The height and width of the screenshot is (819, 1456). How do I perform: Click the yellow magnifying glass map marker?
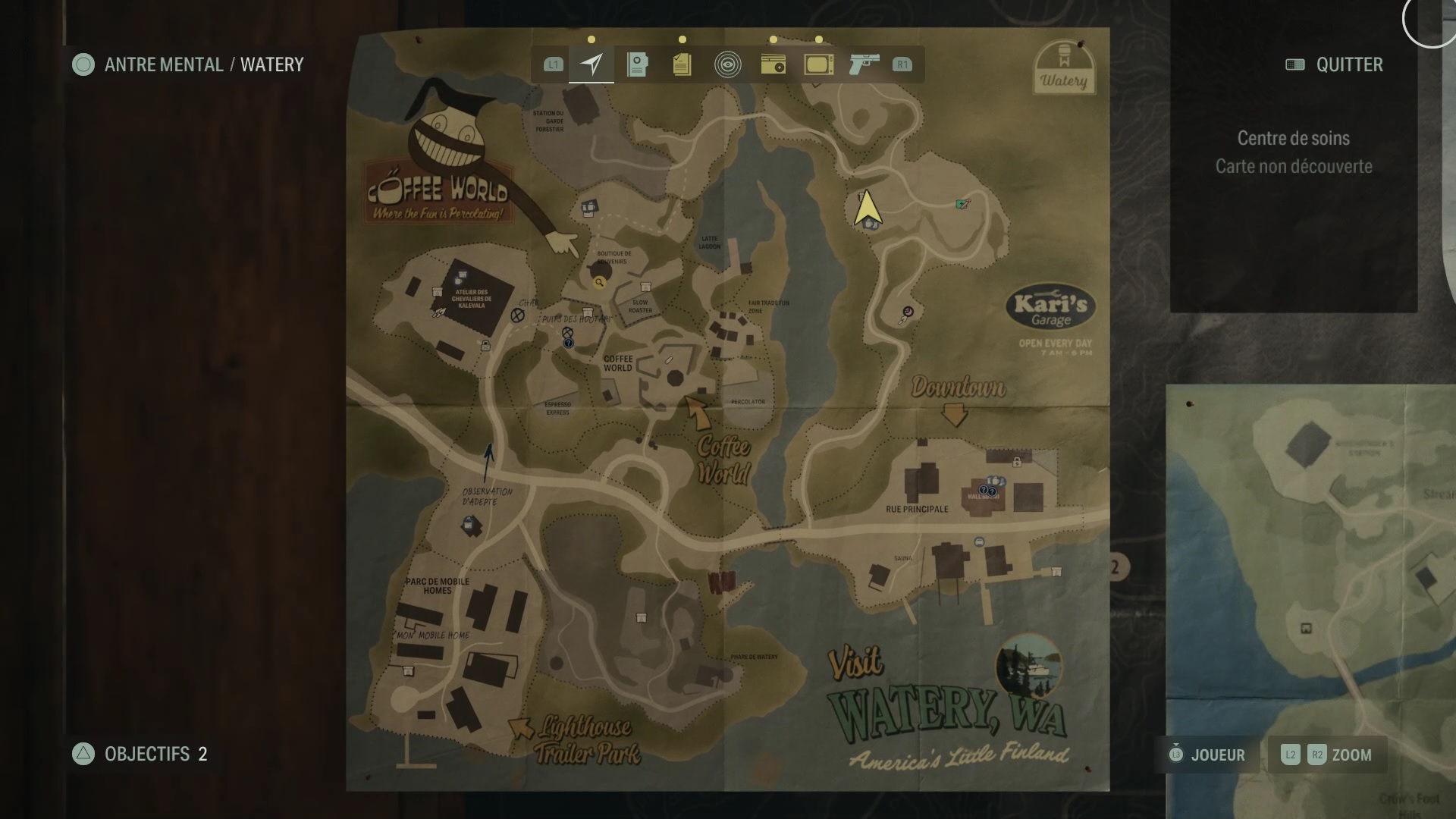coord(599,283)
